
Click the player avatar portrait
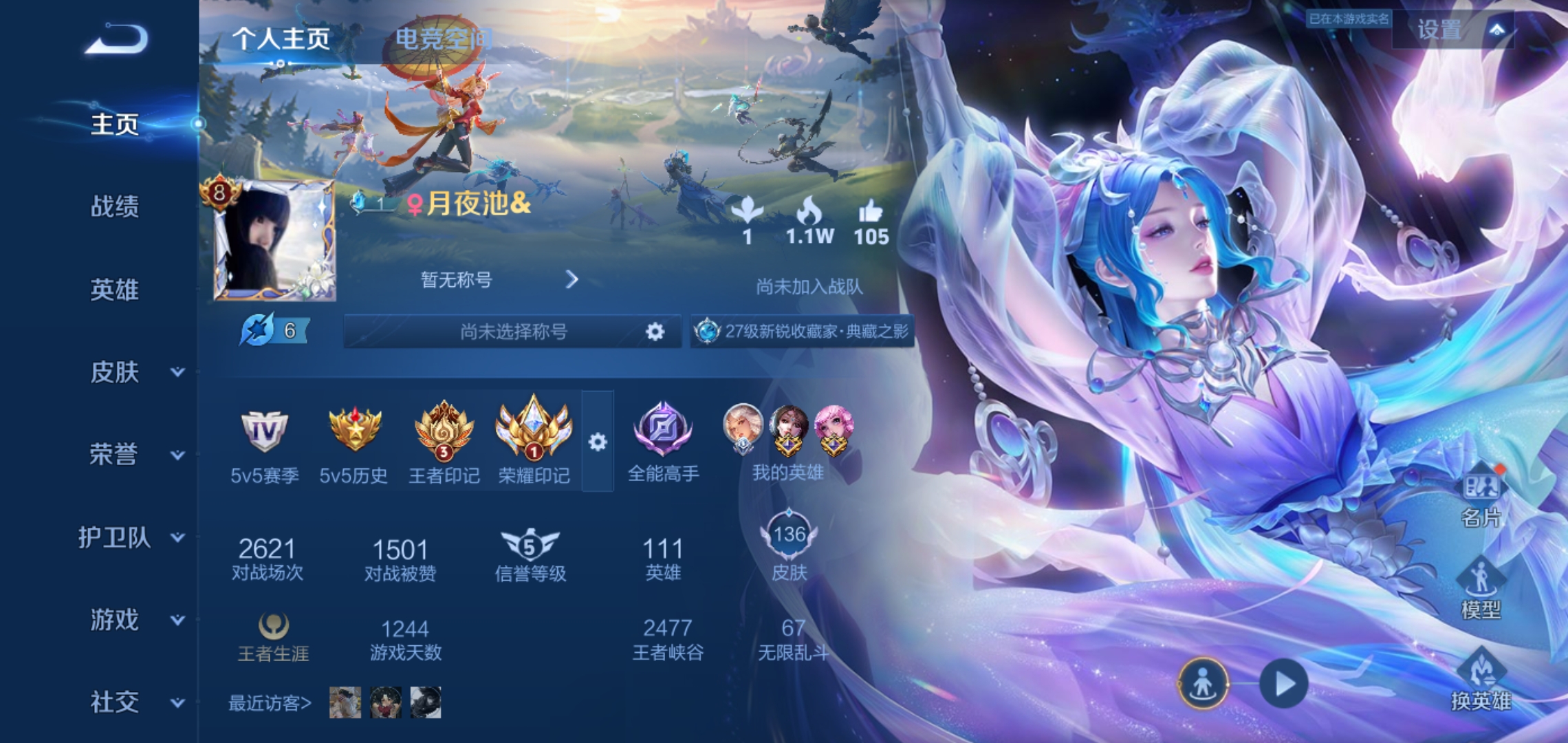point(275,241)
